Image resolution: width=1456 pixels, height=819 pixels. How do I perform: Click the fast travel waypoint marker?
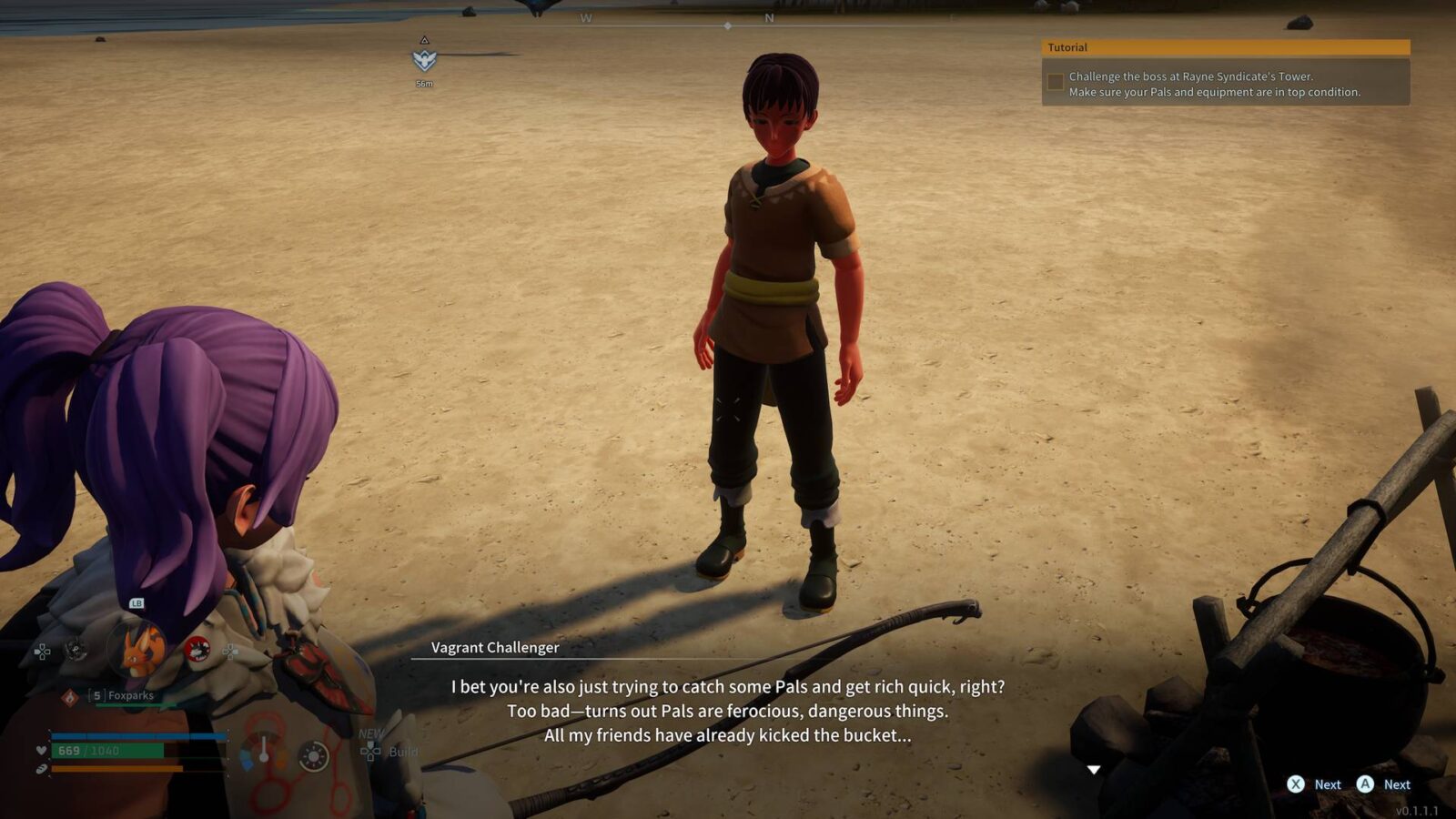[x=424, y=60]
